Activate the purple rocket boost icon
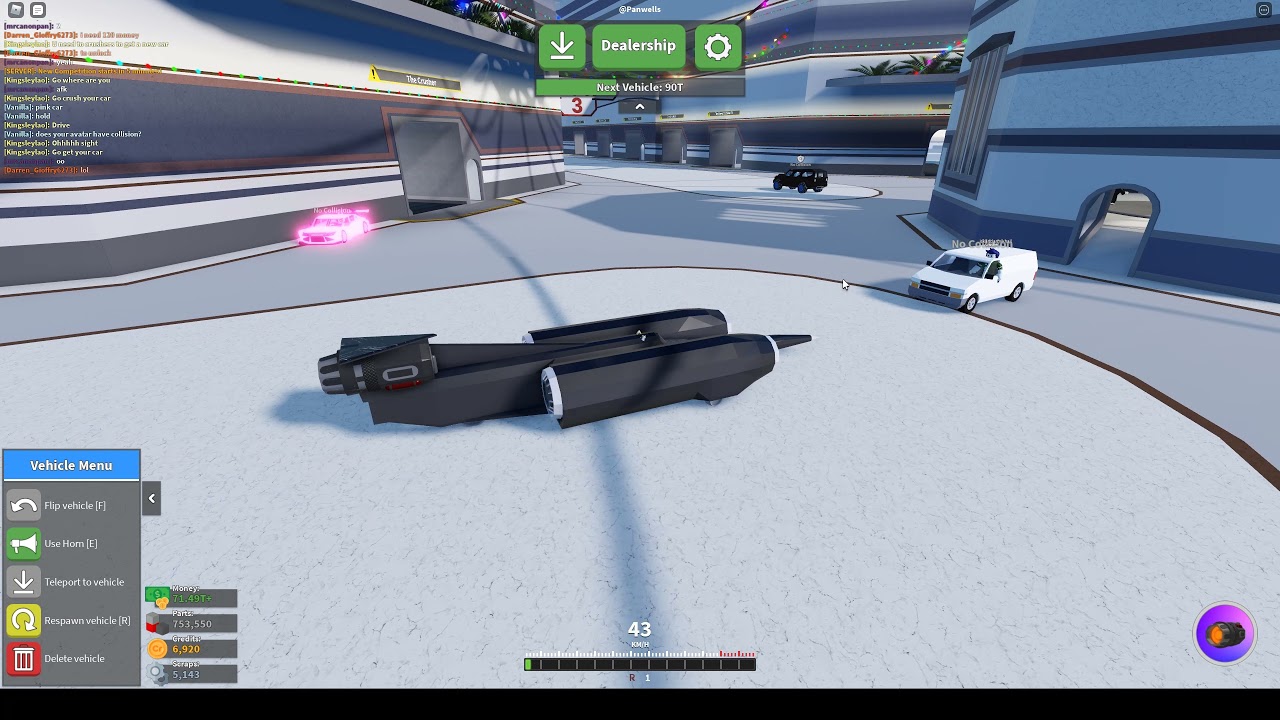 (x=1225, y=633)
